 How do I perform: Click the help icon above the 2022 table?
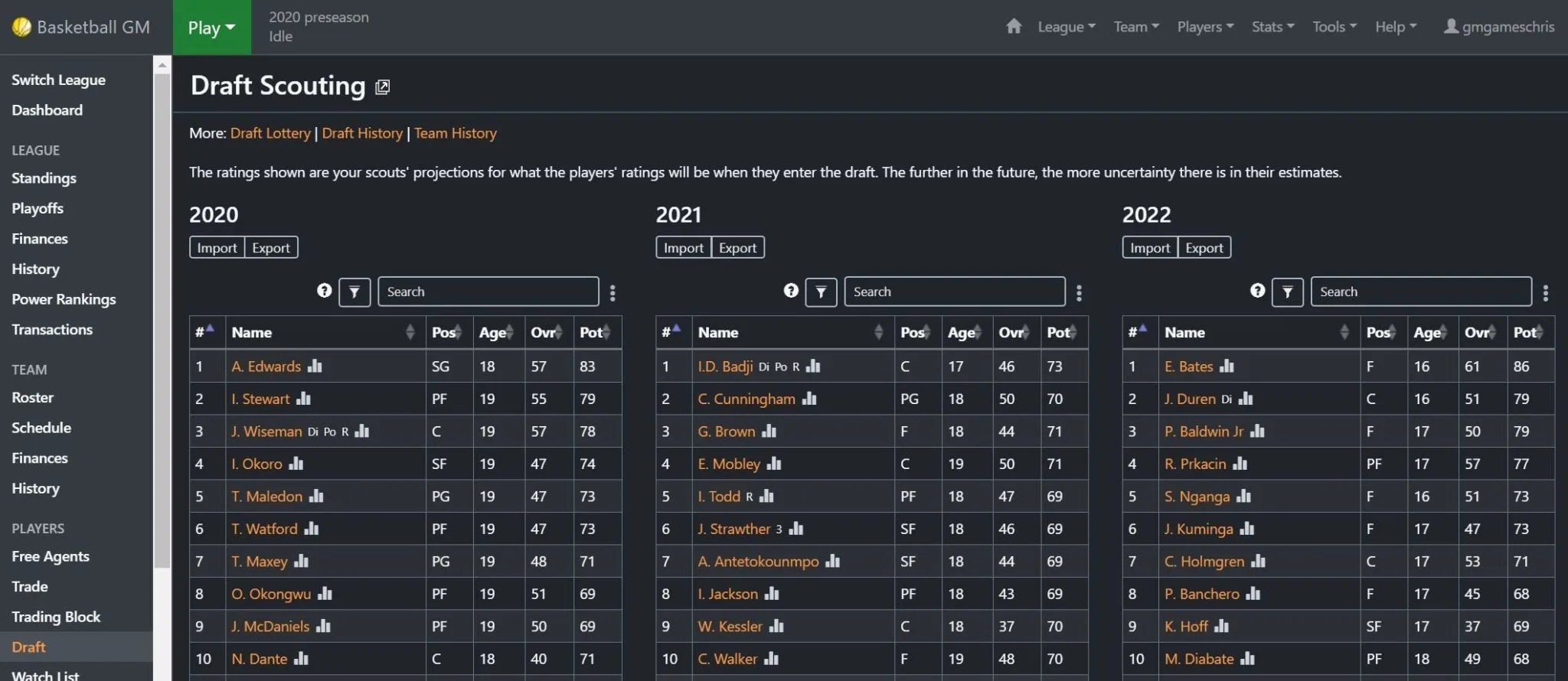point(1257,291)
